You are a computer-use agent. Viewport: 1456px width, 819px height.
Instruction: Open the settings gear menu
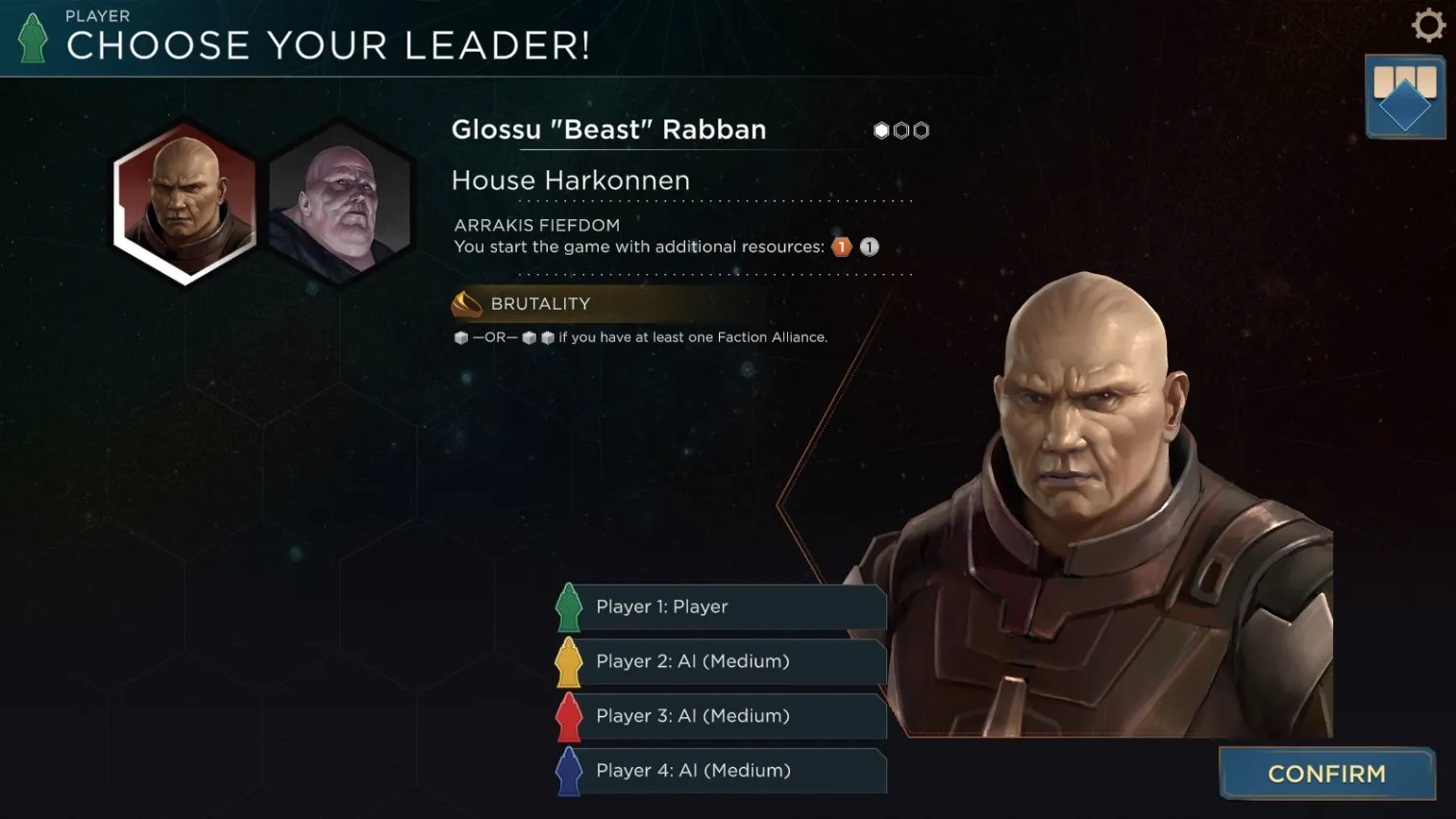pyautogui.click(x=1428, y=25)
